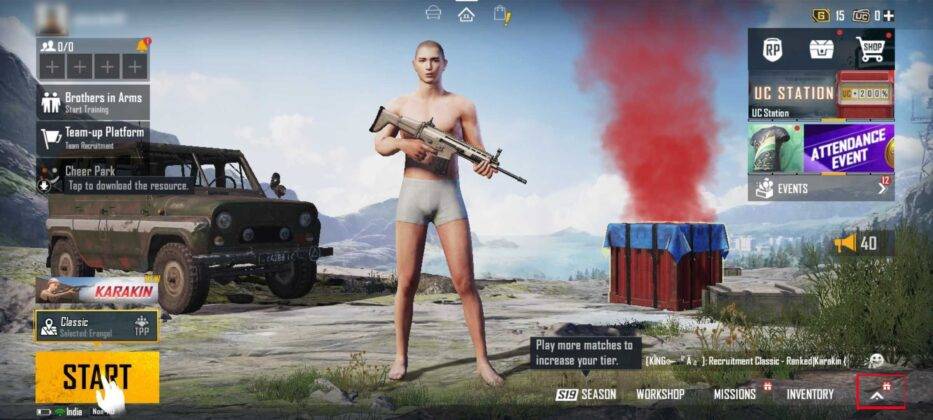View the Attendance Event banner
This screenshot has height=420, width=933.
tap(848, 148)
